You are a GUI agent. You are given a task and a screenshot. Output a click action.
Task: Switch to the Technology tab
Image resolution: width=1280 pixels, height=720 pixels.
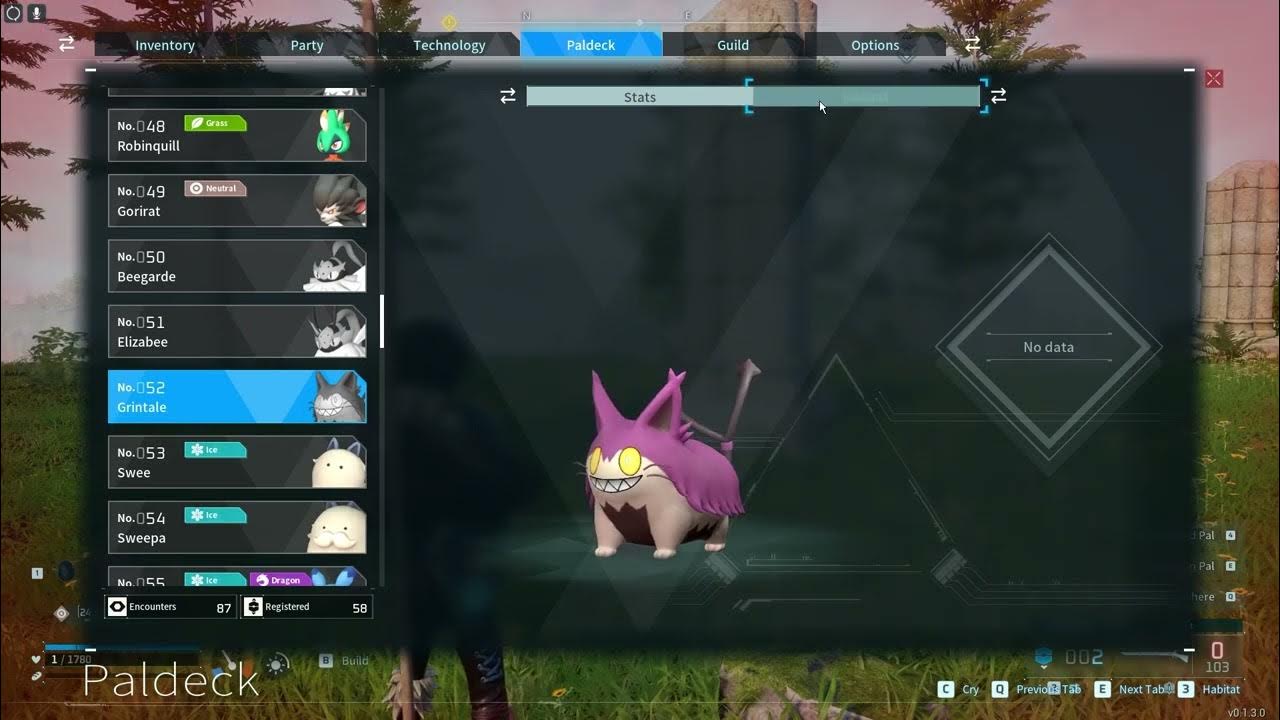point(449,45)
